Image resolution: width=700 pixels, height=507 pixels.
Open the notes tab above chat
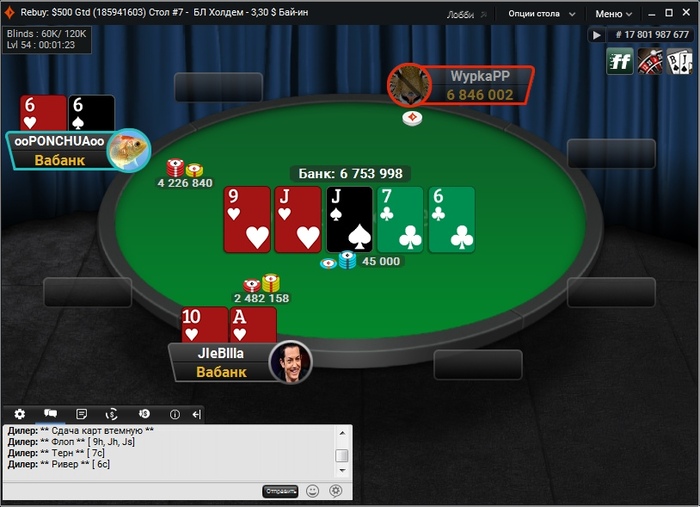81,414
